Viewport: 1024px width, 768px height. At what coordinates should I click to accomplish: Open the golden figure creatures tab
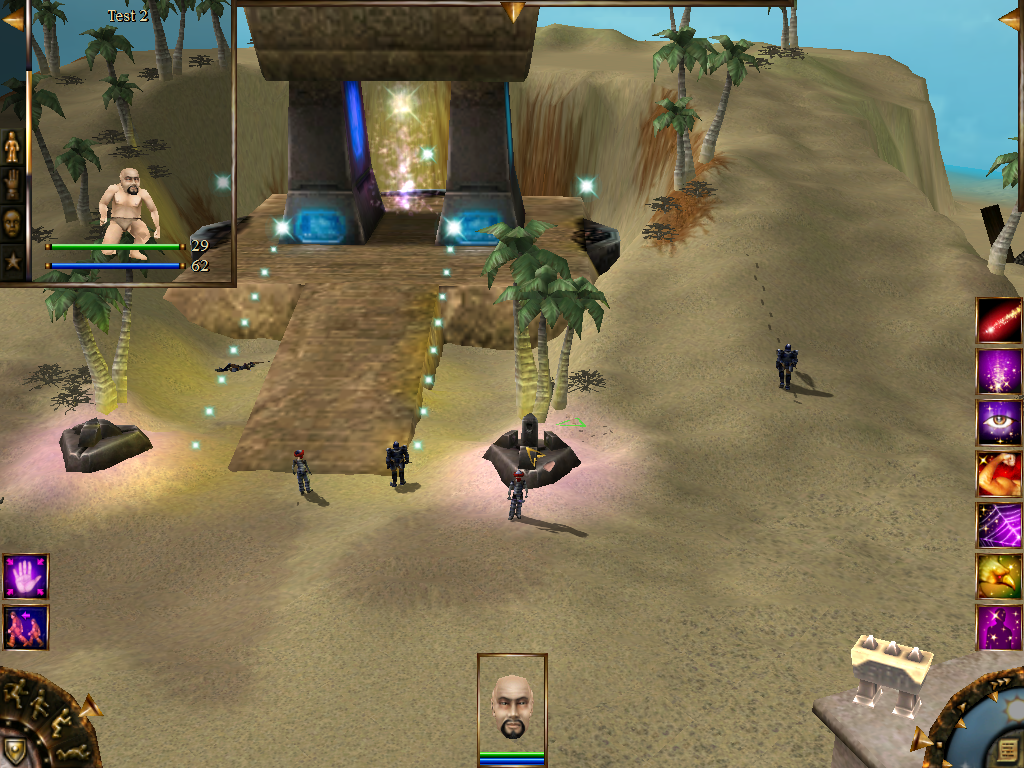pyautogui.click(x=12, y=147)
